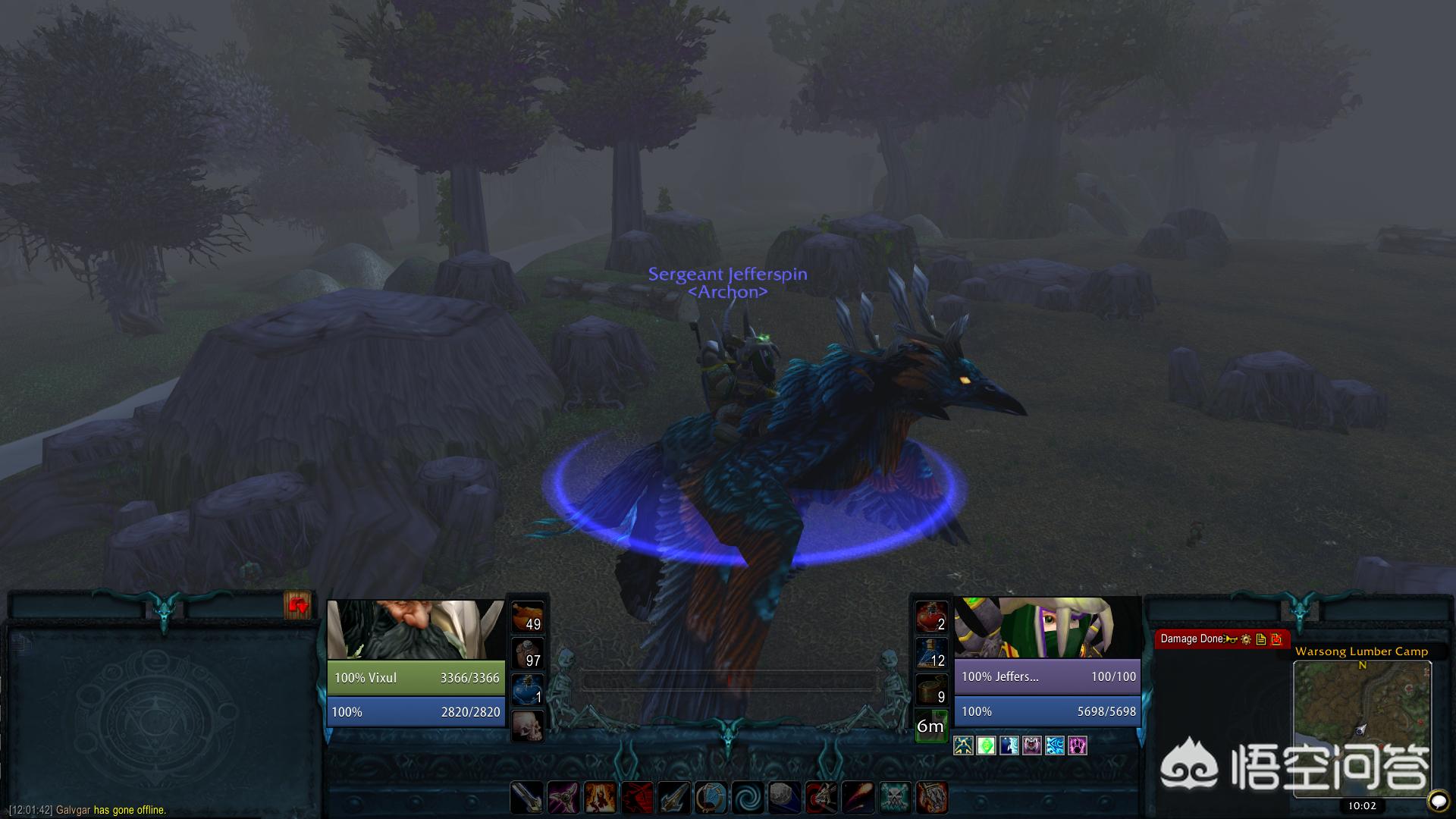Image resolution: width=1456 pixels, height=819 pixels.
Task: Click the red arrows button above chat panel
Action: pos(297,605)
